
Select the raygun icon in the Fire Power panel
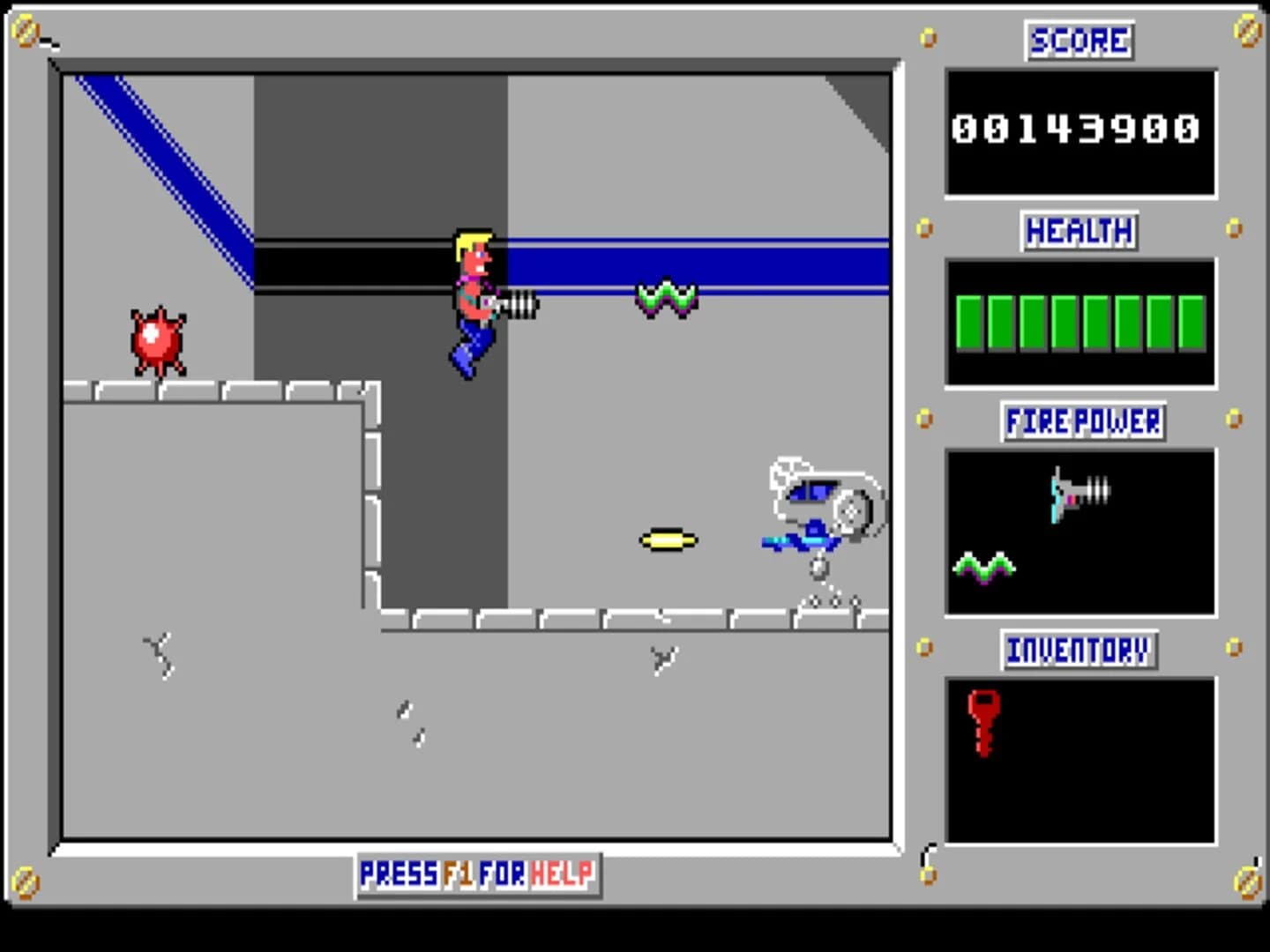1078,494
